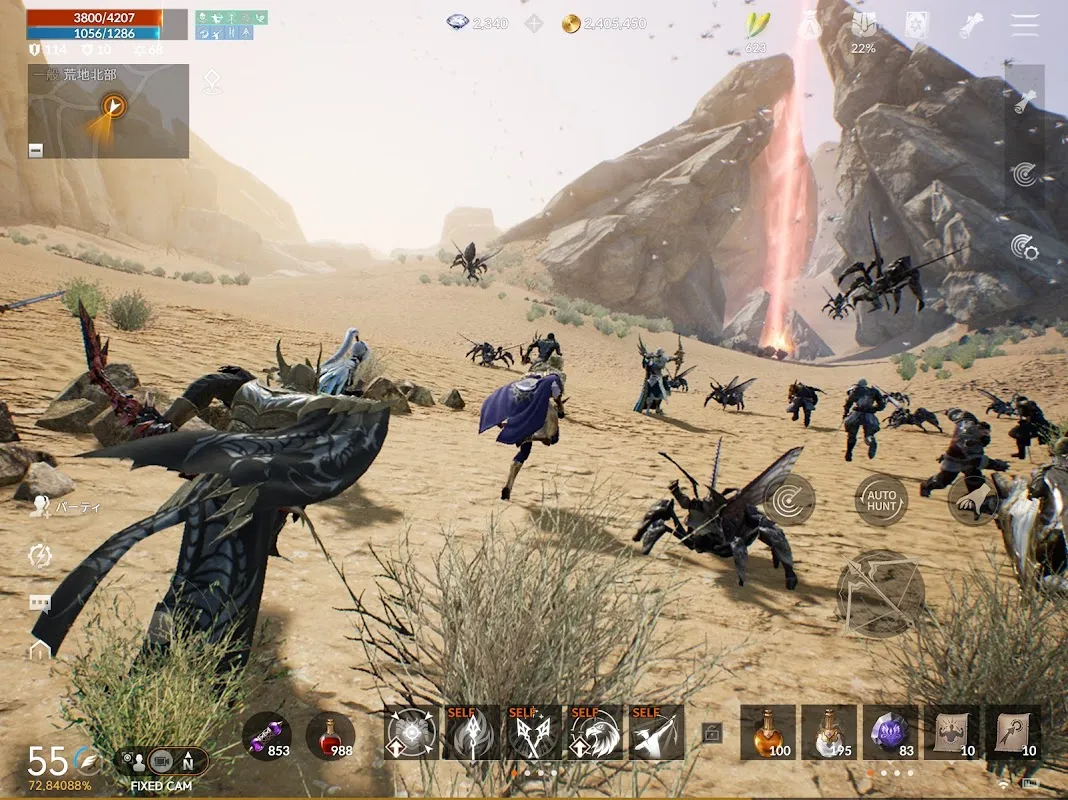Screen dimensions: 1068x800
Task: Collapse the minimap with the minus button
Action: [36, 150]
